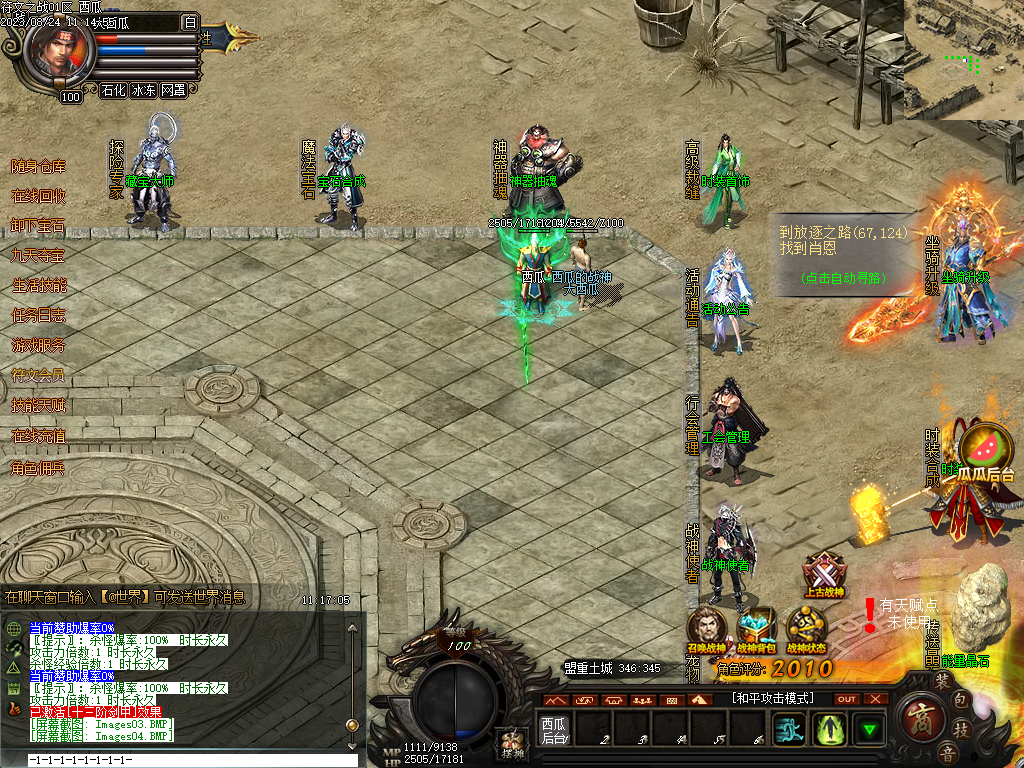Open the 技能天赋 skill talent menu
Image resolution: width=1024 pixels, height=768 pixels.
[x=38, y=405]
